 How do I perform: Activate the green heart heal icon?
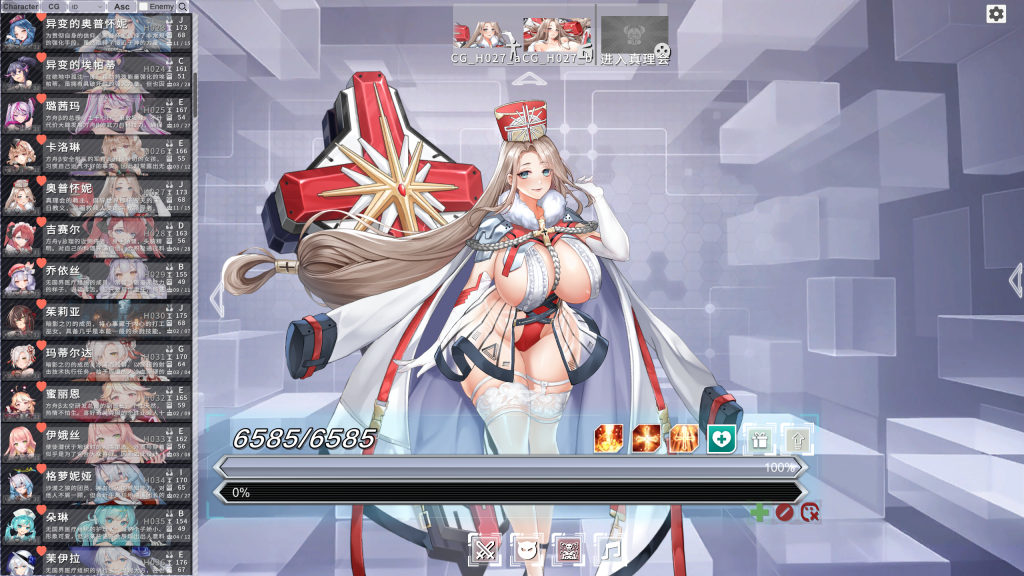pos(721,438)
